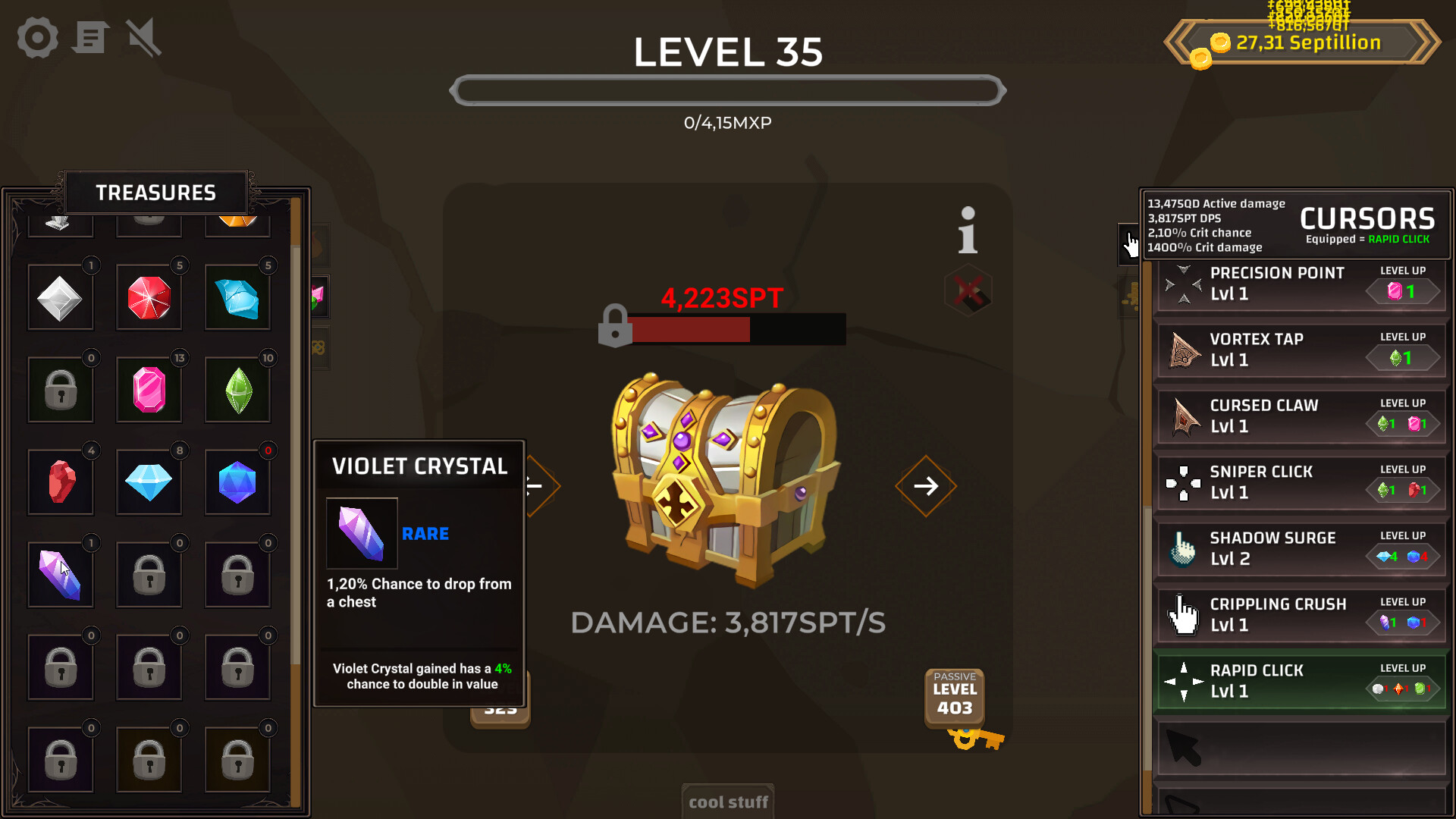Select the Violet Crystal treasure thumbnail
The height and width of the screenshot is (819, 1456).
point(61,574)
